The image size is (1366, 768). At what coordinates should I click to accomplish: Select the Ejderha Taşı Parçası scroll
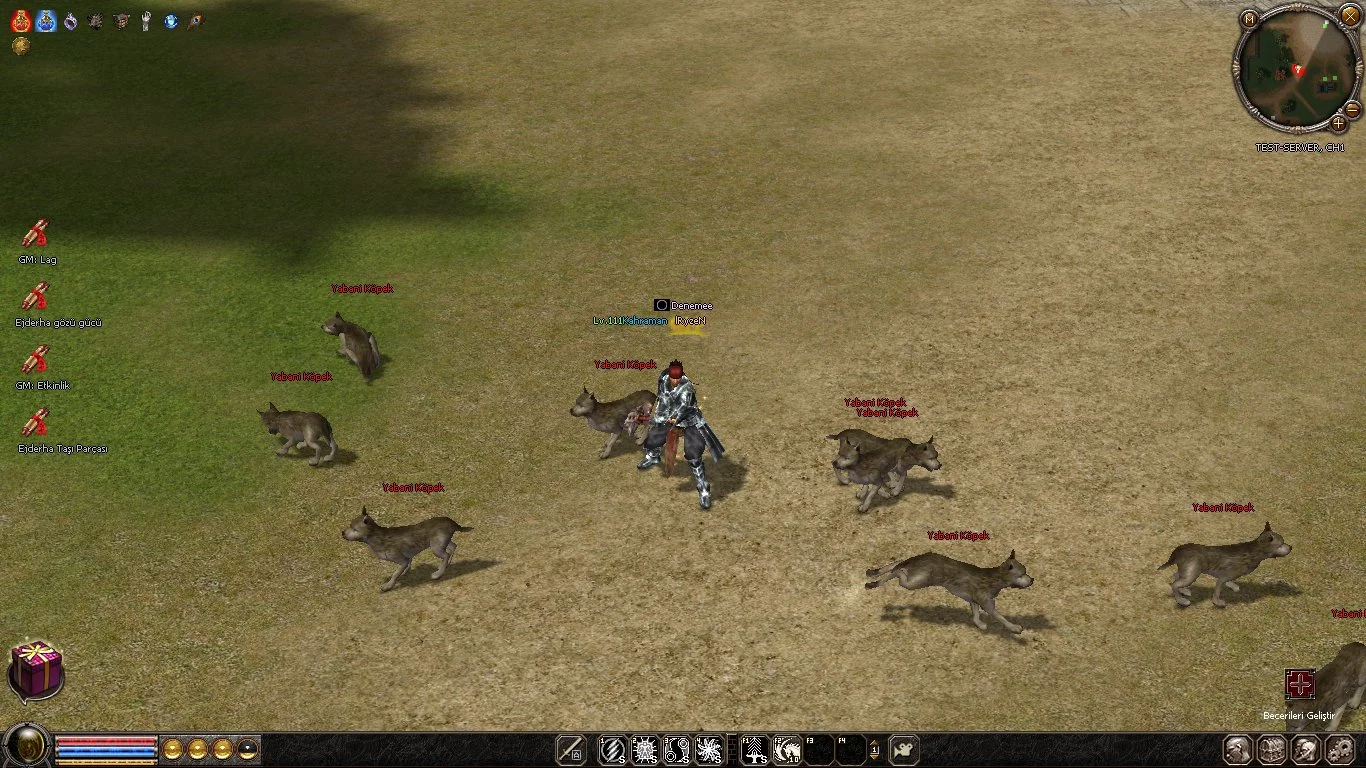36,423
